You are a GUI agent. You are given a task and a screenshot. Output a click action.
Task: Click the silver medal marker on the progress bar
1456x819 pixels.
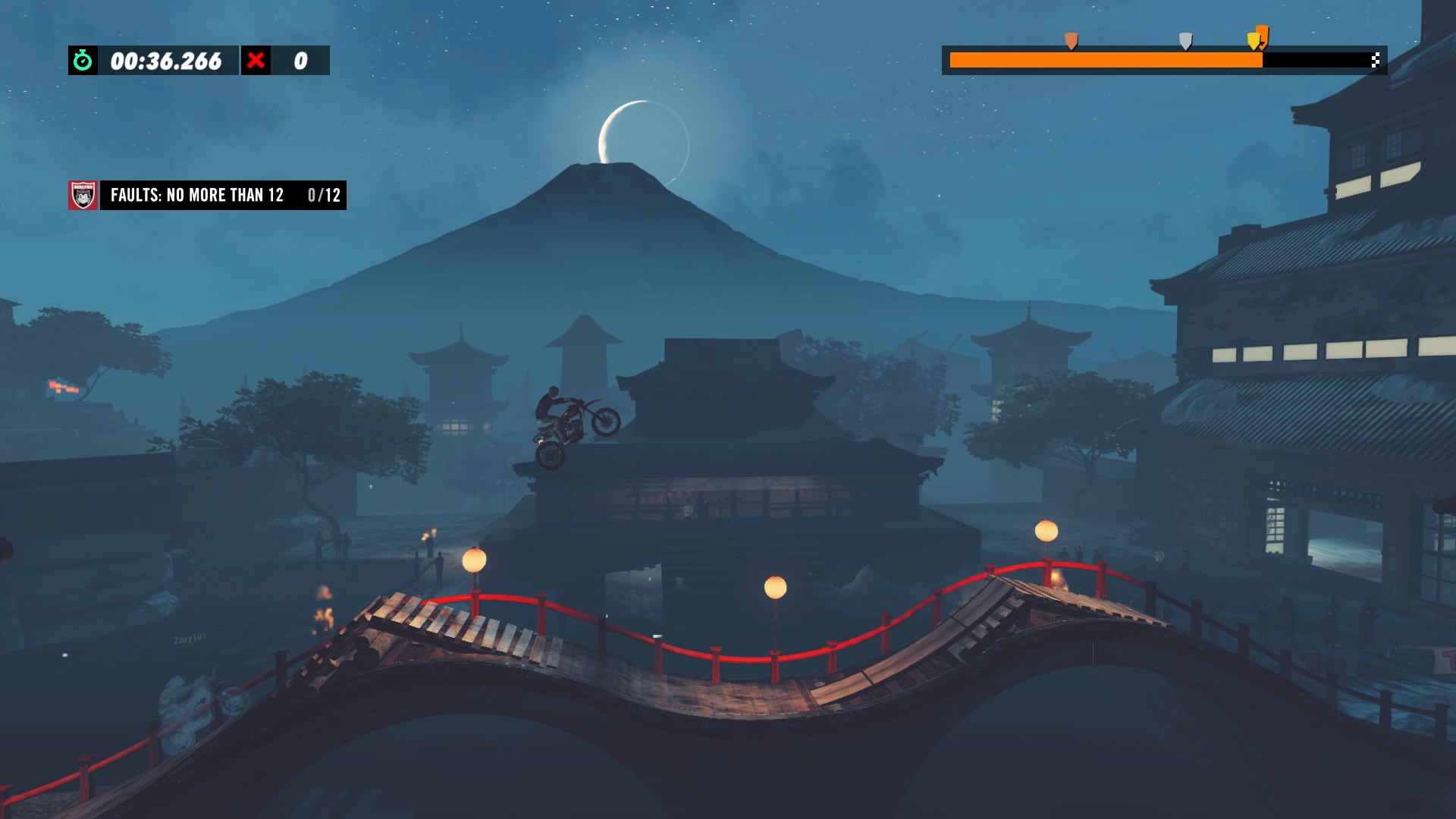pos(1185,41)
